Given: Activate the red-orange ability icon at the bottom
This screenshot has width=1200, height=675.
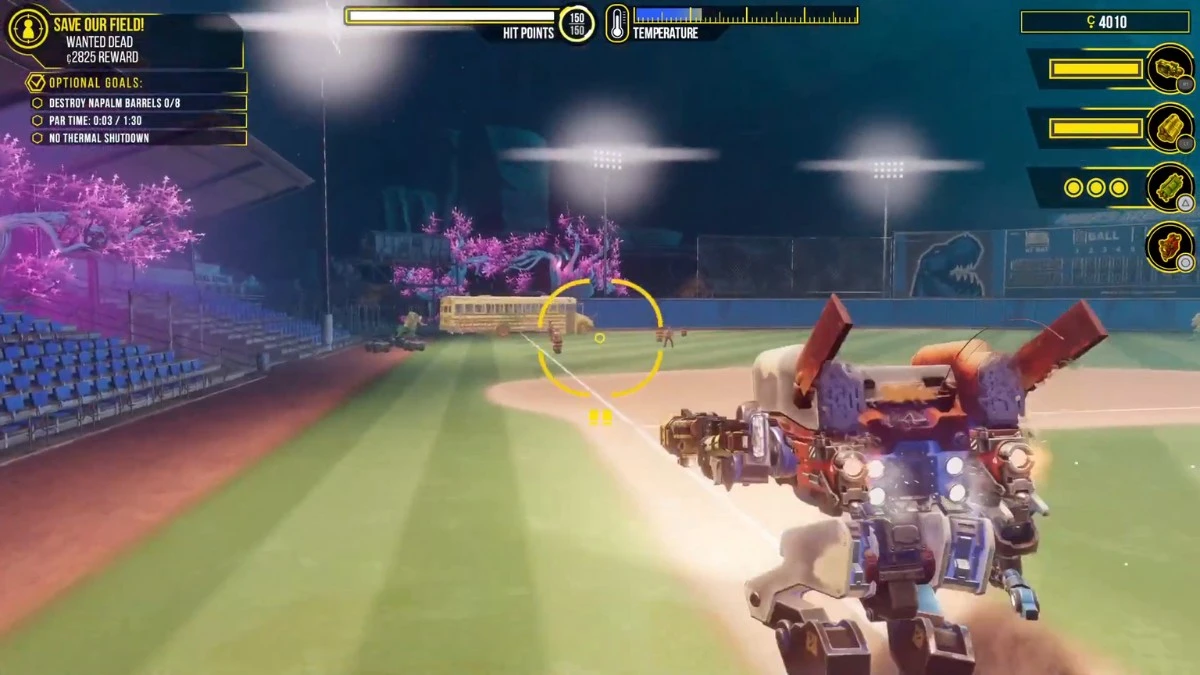Looking at the screenshot, I should point(1168,246).
